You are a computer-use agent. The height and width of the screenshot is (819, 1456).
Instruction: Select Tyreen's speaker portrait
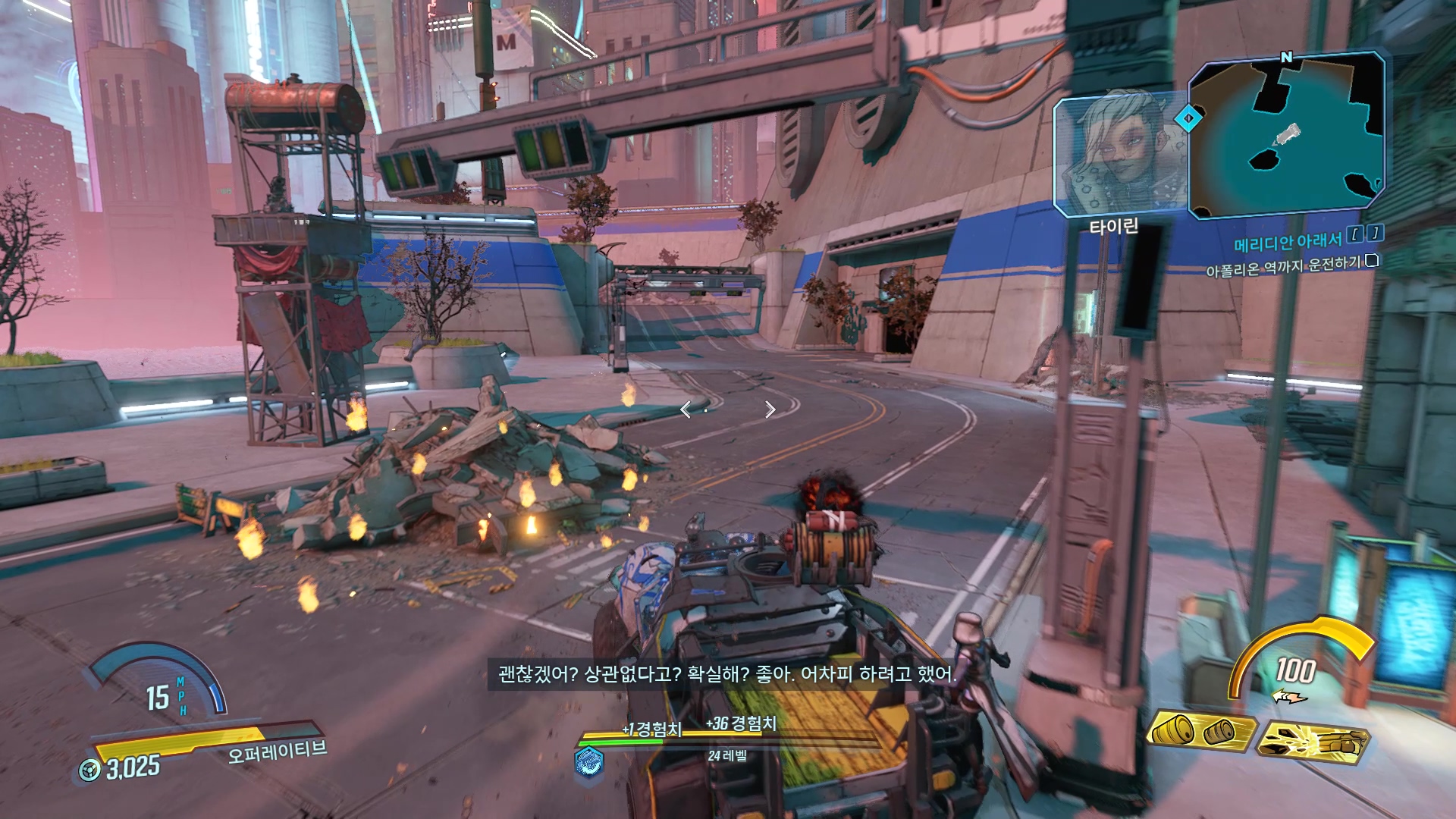point(1119,154)
